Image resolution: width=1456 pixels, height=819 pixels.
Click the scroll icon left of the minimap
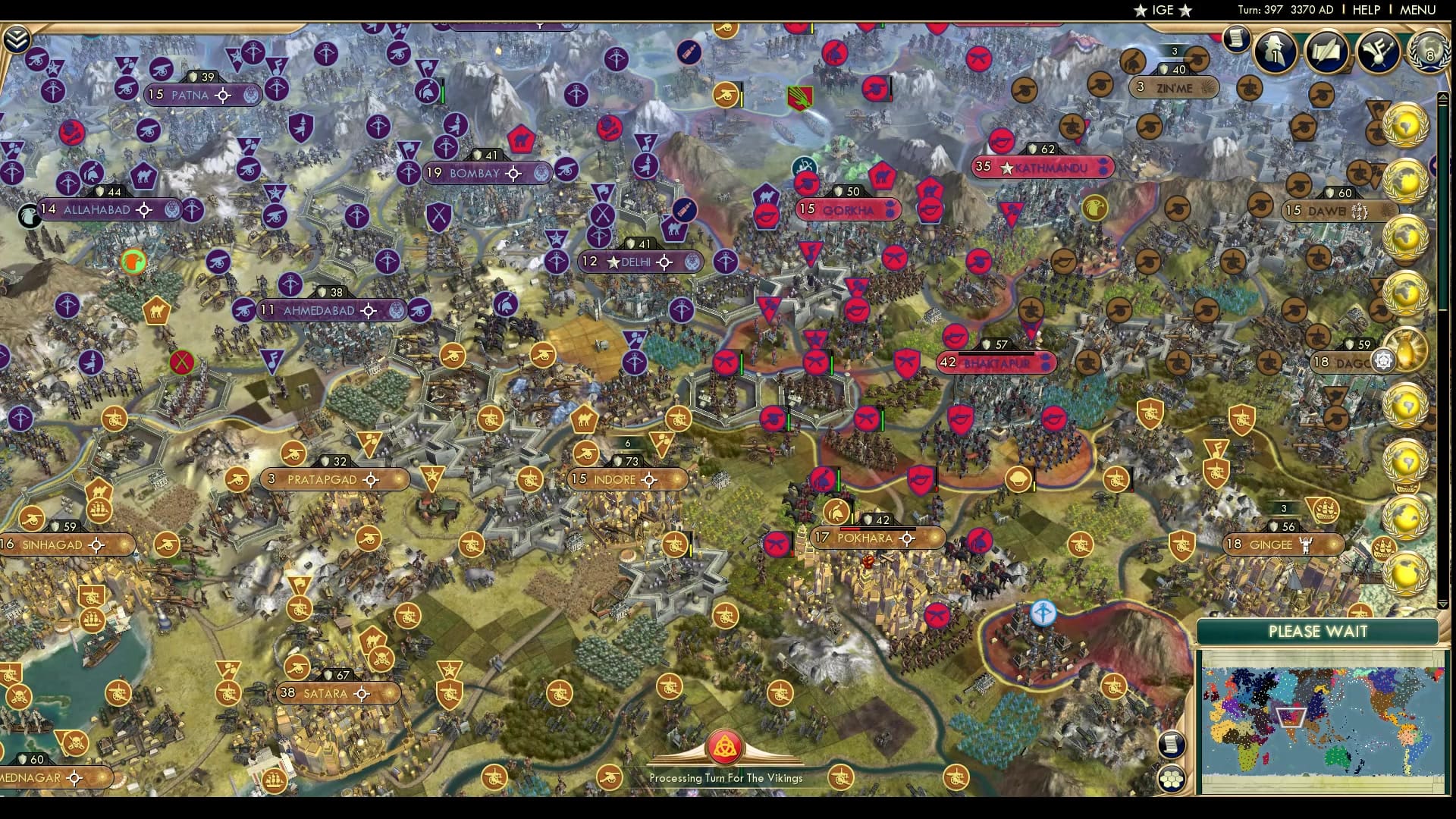tap(1172, 745)
